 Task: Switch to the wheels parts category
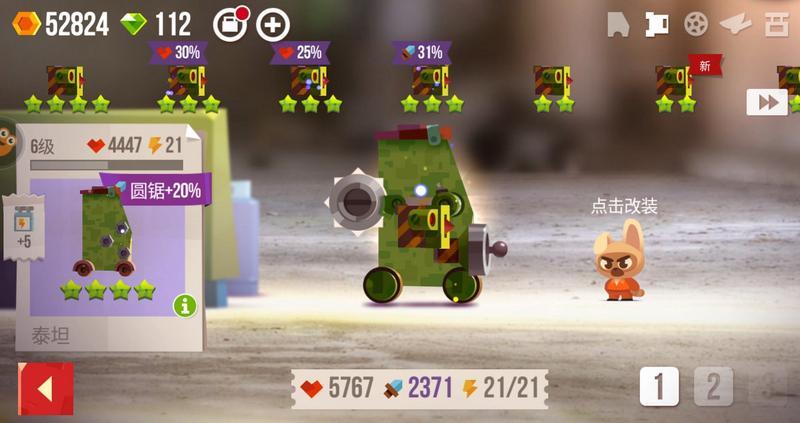click(695, 24)
